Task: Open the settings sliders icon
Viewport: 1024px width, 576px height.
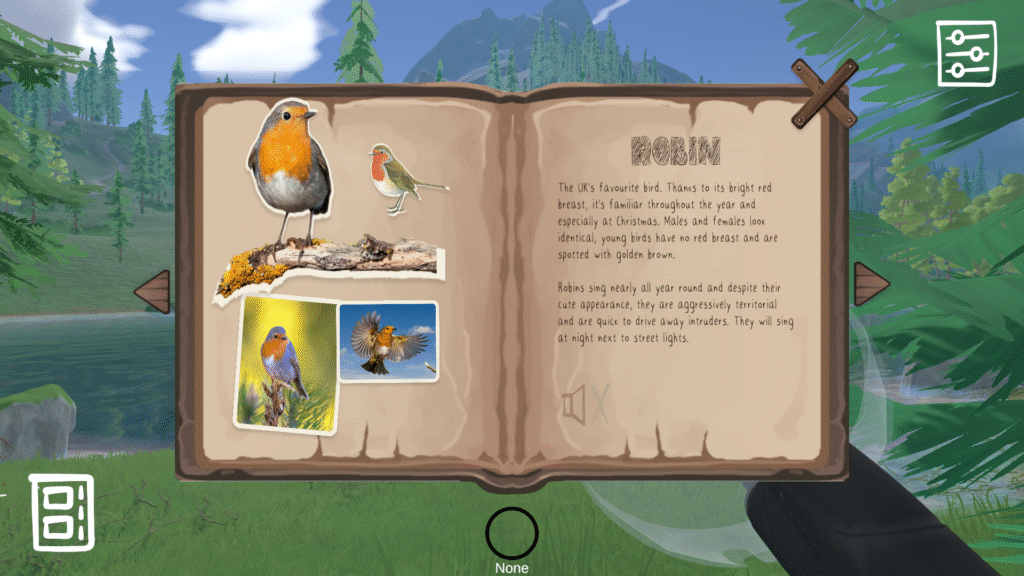Action: click(x=965, y=53)
